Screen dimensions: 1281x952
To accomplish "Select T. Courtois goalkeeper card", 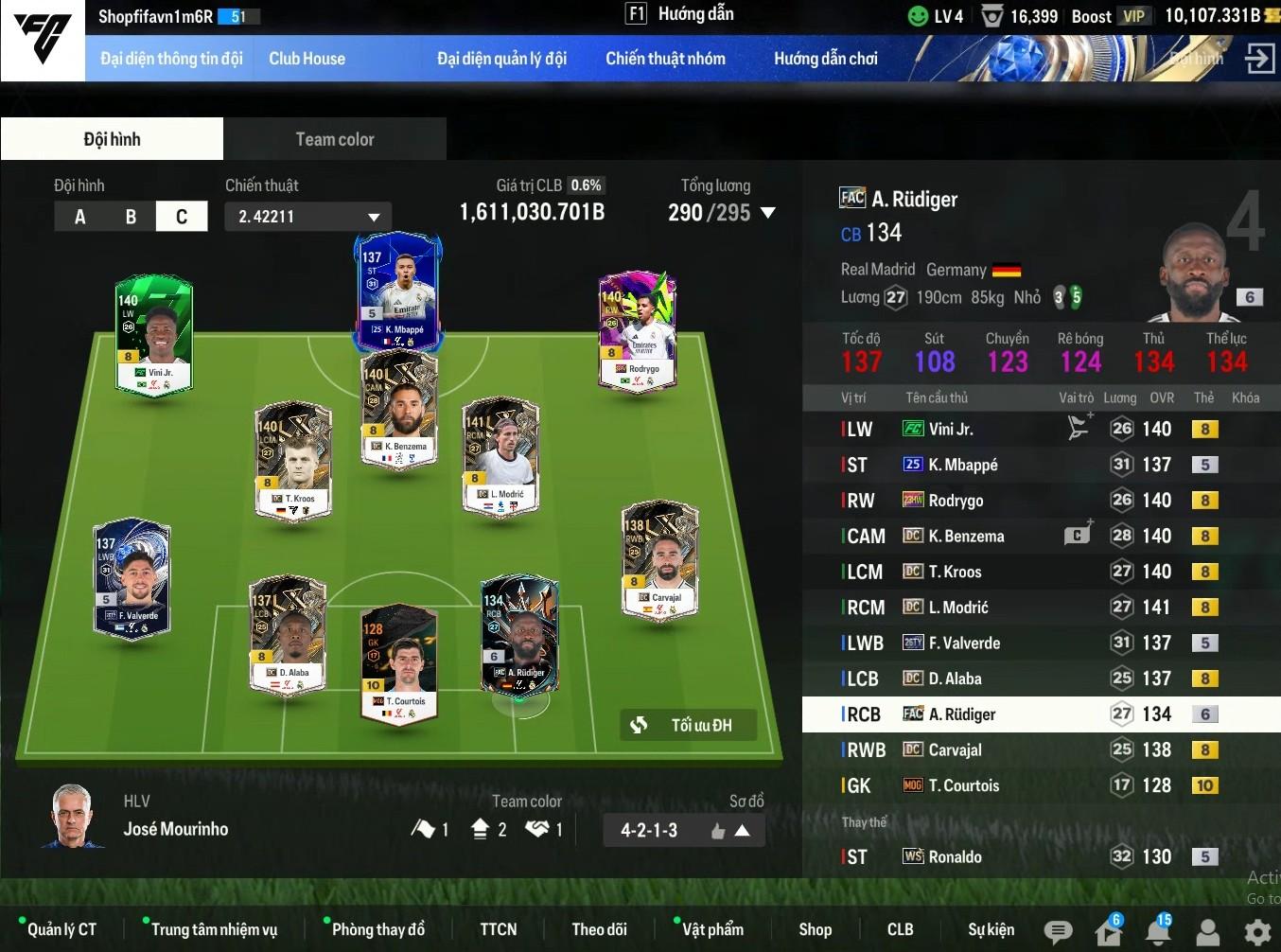I will (400, 662).
